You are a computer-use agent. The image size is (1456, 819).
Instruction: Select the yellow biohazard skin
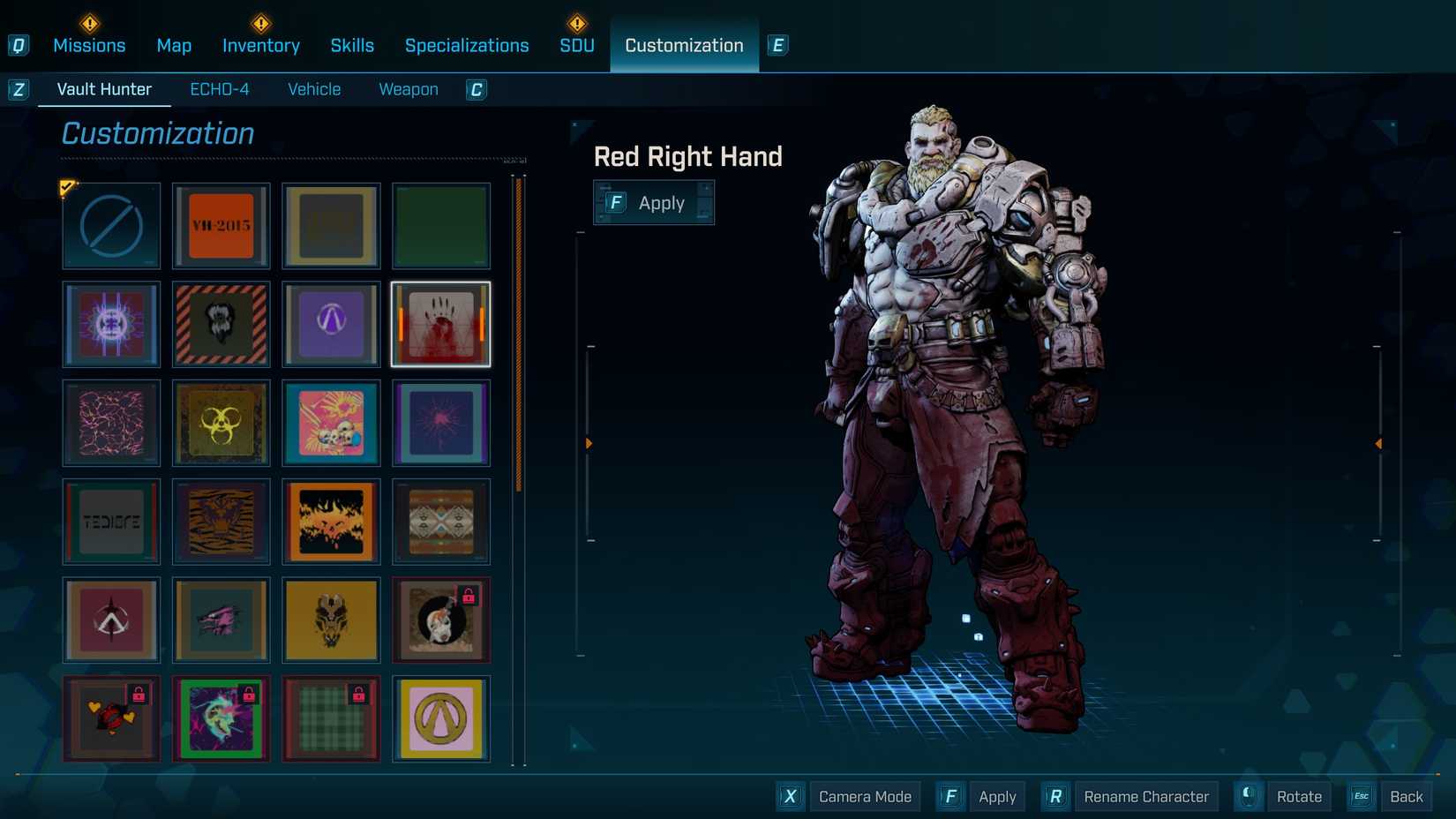221,424
